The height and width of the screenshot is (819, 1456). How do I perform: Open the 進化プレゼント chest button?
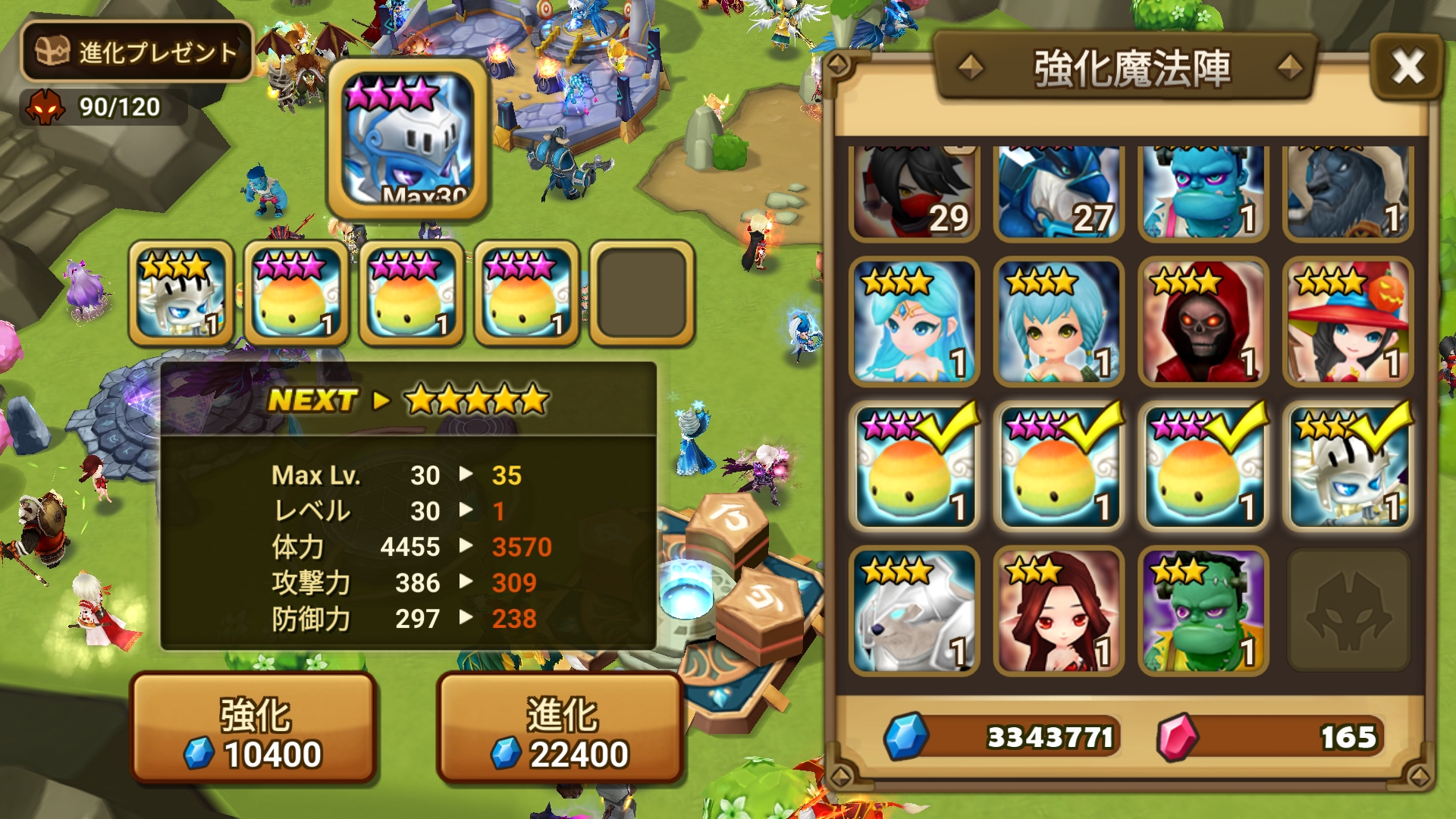(136, 52)
